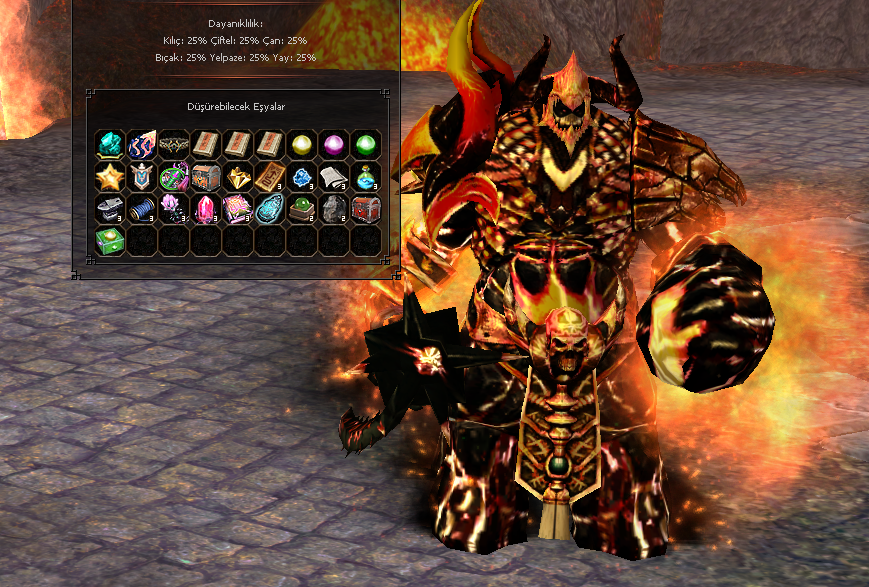Select the blue thread spool item
Viewport: 869px width, 587px height.
coord(142,209)
